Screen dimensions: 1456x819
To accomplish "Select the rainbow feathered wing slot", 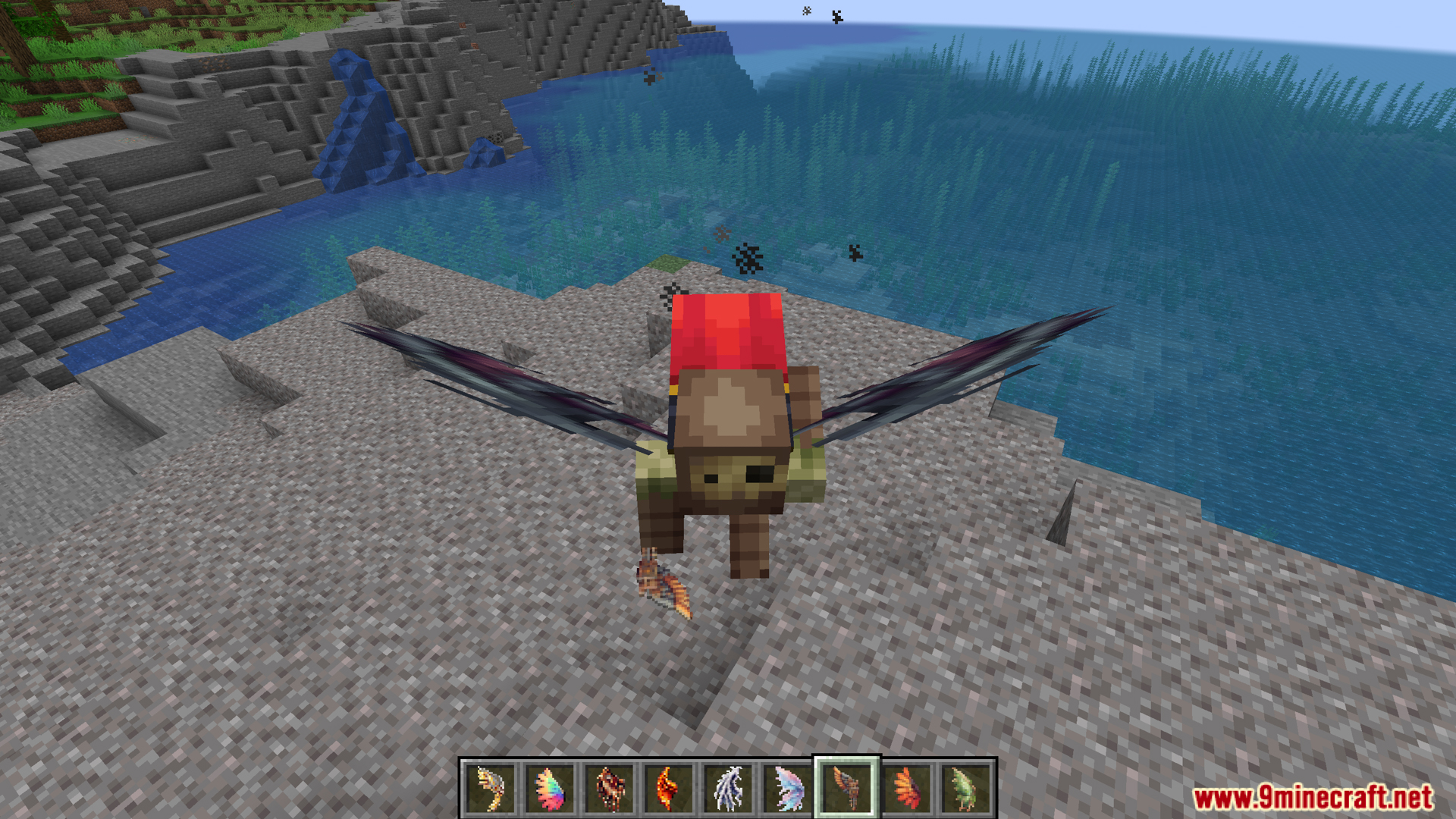I will (550, 788).
